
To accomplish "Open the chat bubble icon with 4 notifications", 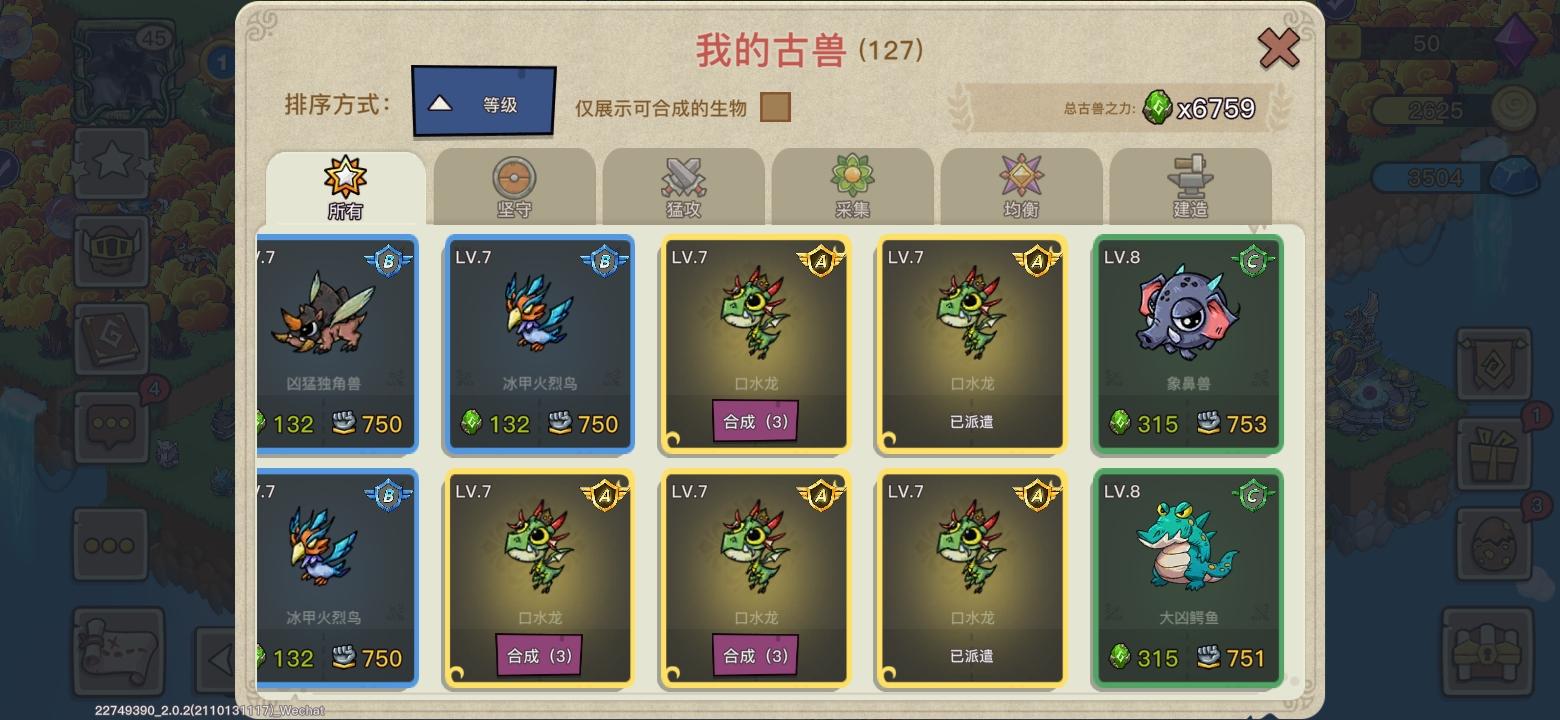I will (110, 425).
